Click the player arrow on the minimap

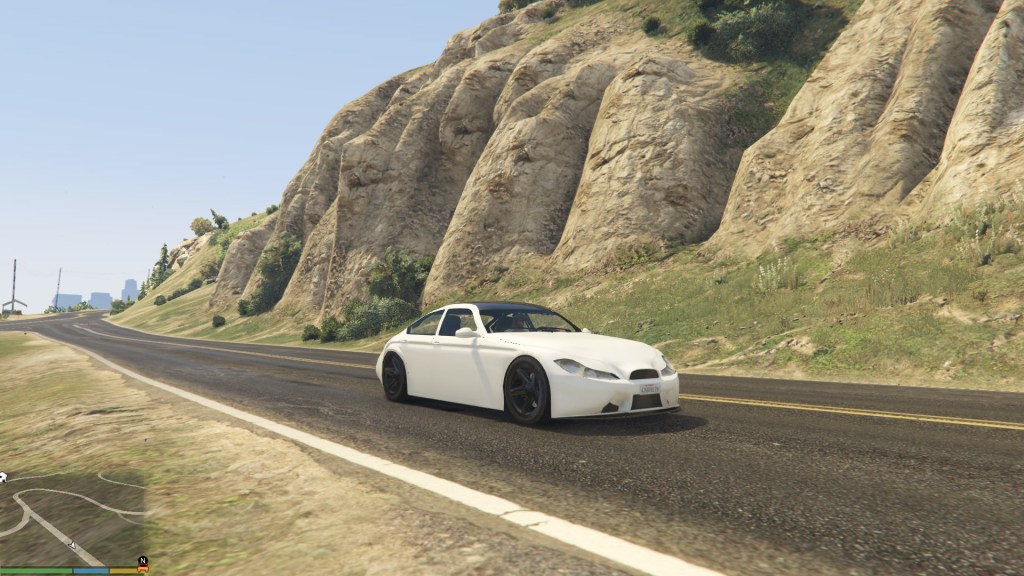[x=72, y=545]
